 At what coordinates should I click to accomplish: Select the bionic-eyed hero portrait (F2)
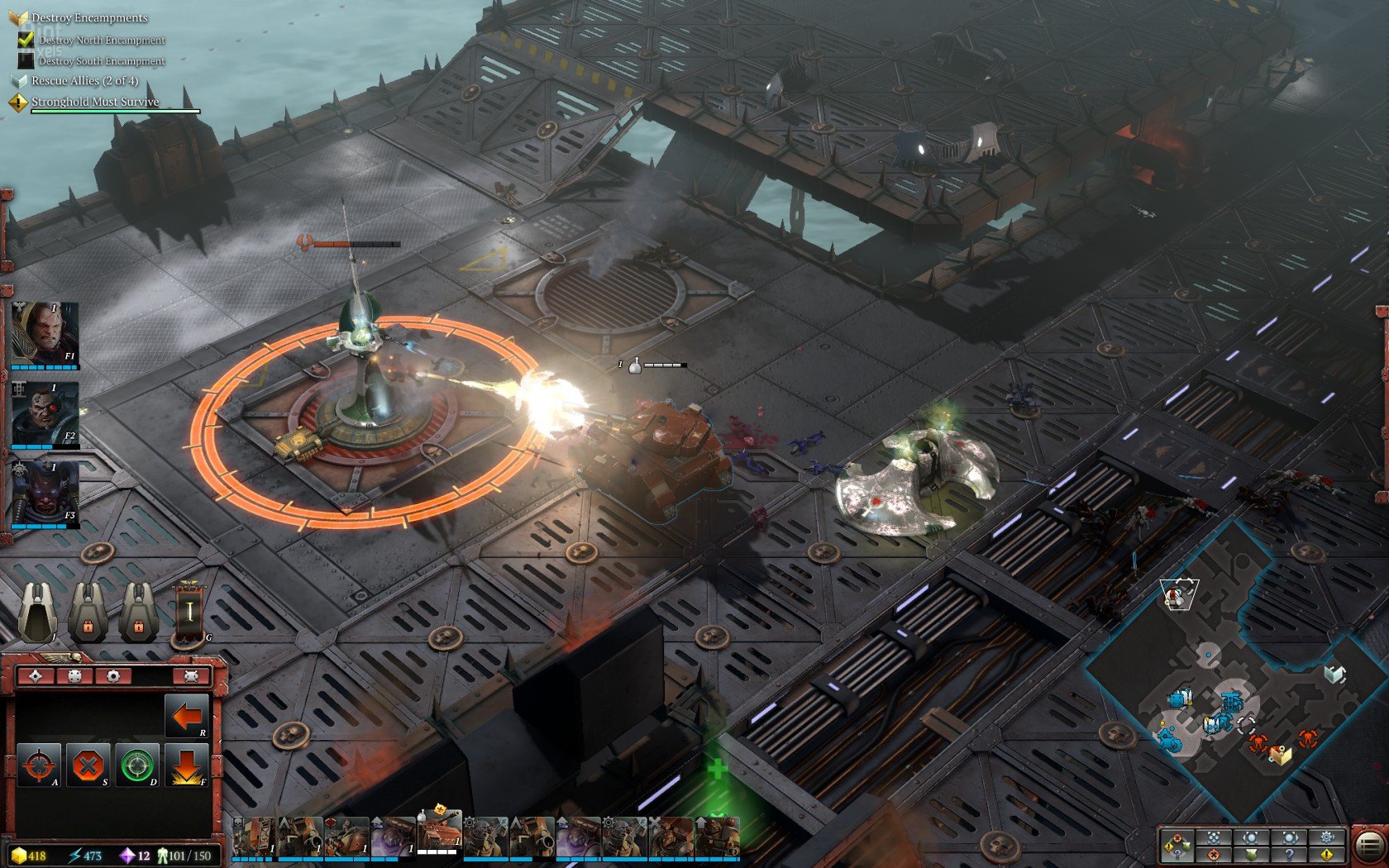point(45,413)
